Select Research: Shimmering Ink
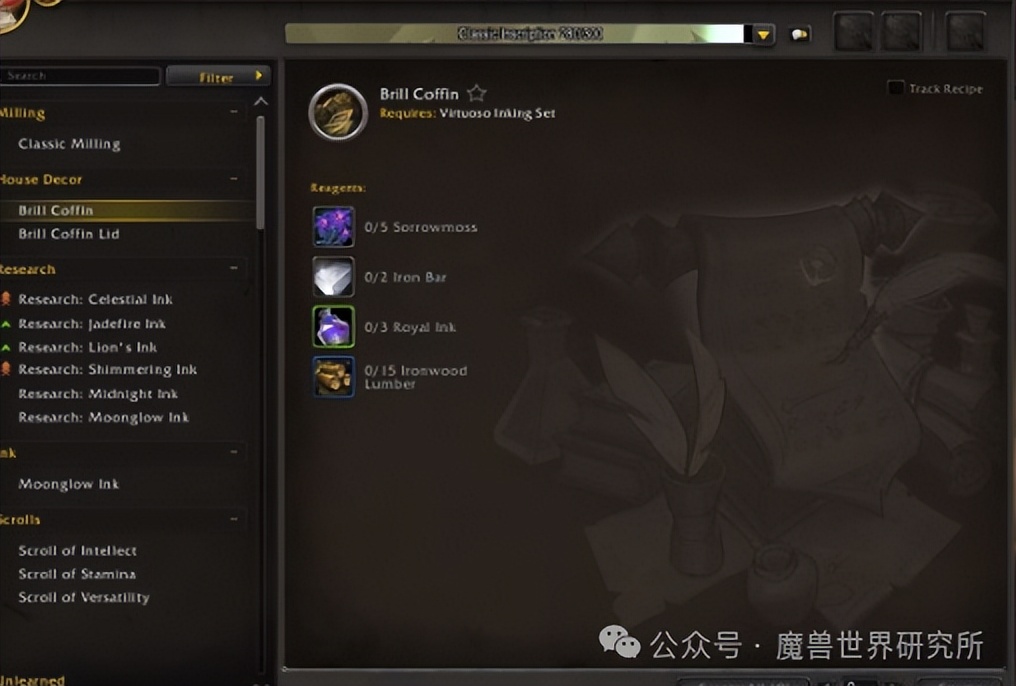The image size is (1016, 686). click(x=107, y=370)
